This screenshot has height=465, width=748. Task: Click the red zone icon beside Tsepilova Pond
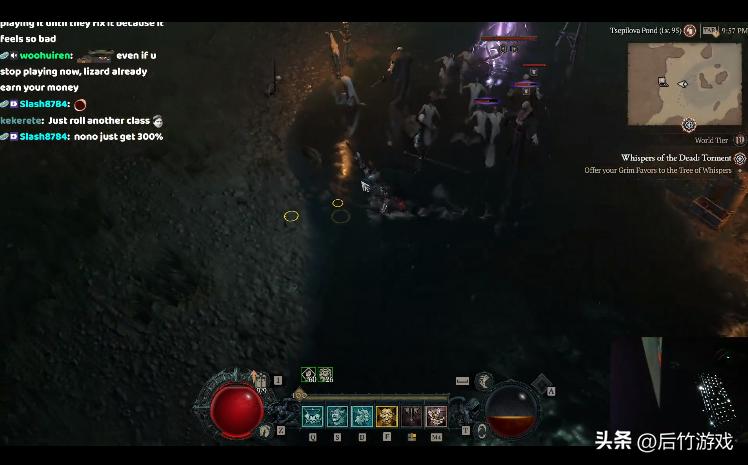tap(690, 31)
